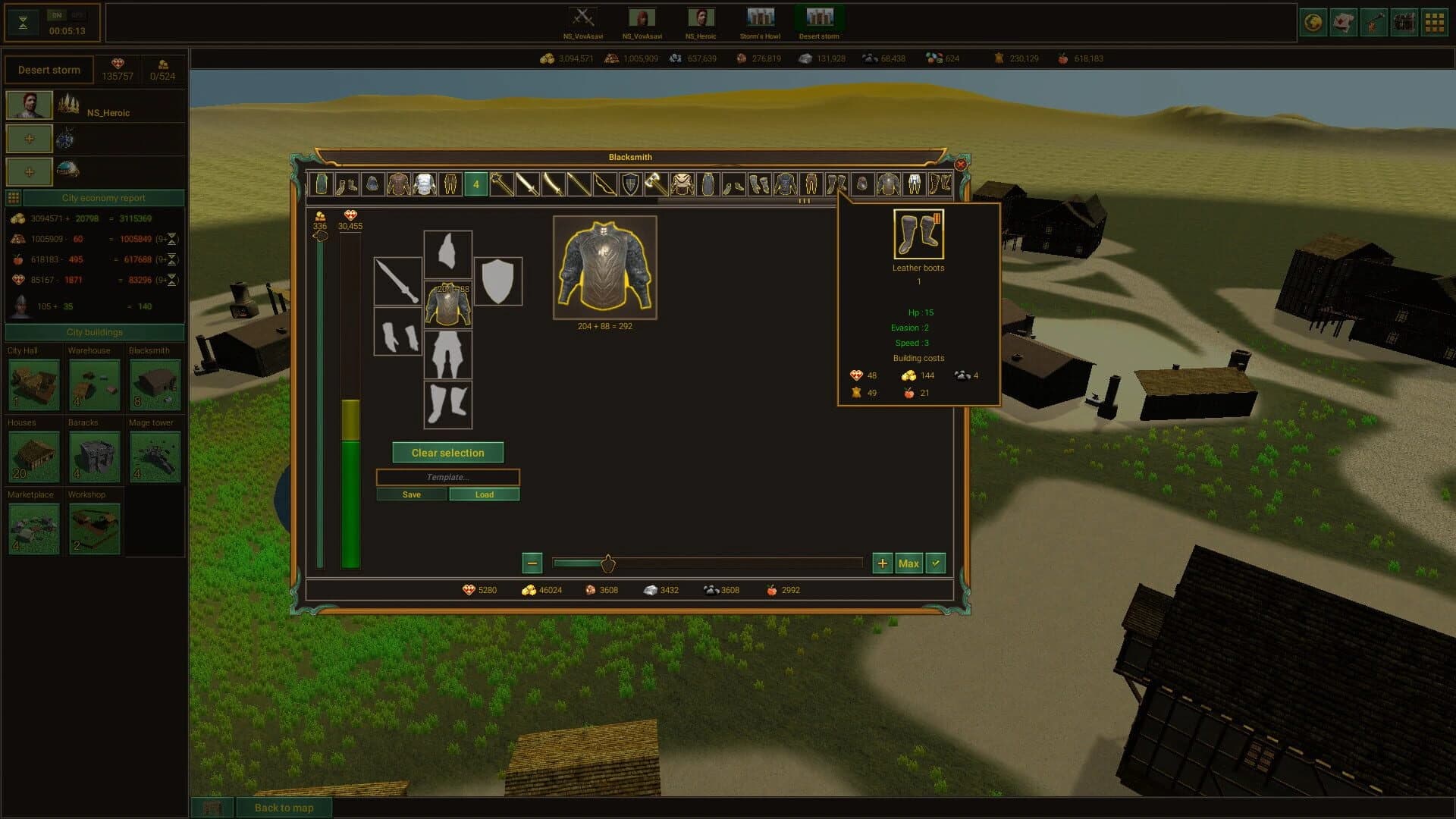The width and height of the screenshot is (1456, 819).
Task: Click the Load template button
Action: point(484,494)
